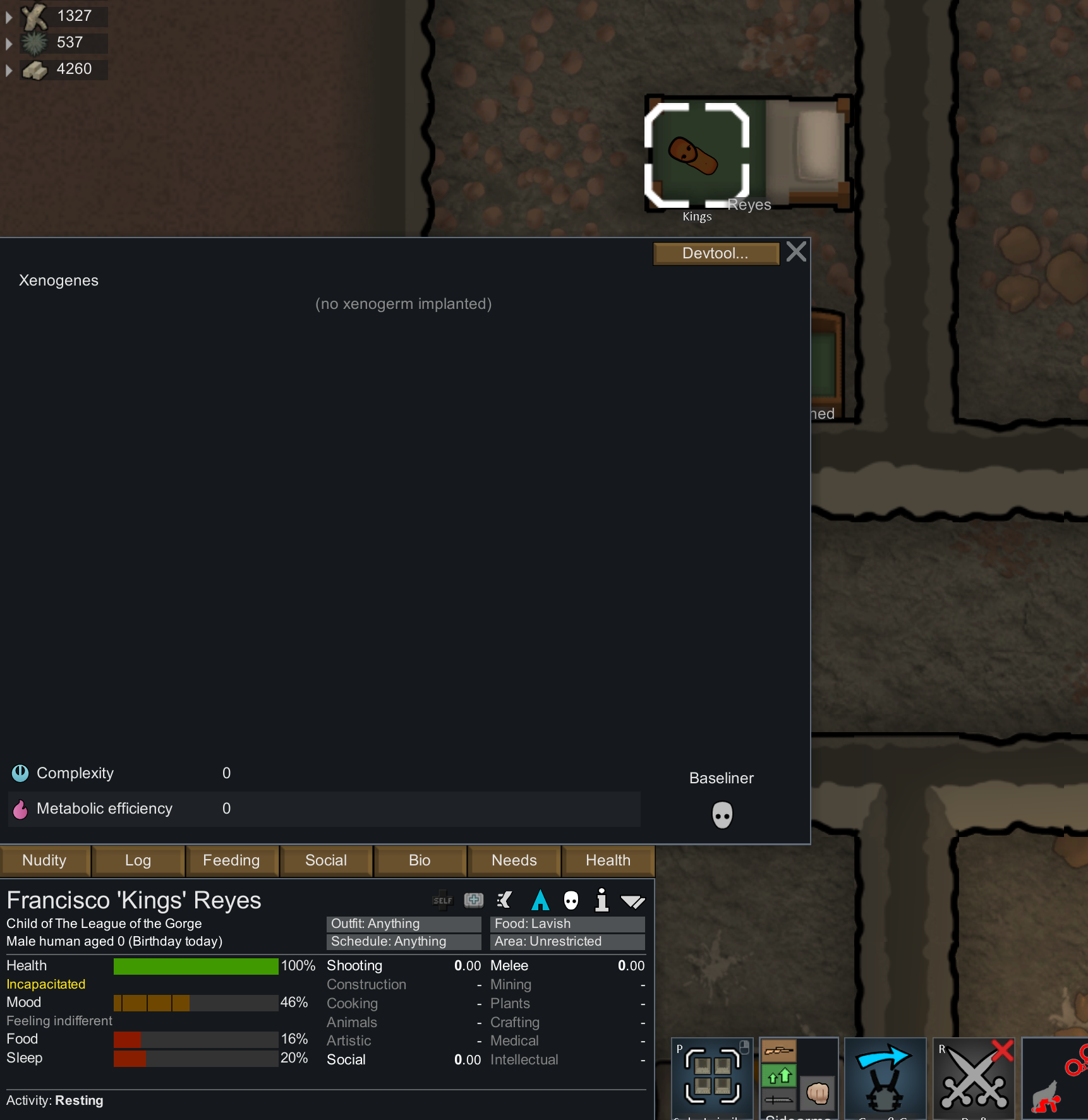The height and width of the screenshot is (1120, 1088).
Task: Click the Baseliner face icon in genes window
Action: (x=722, y=815)
